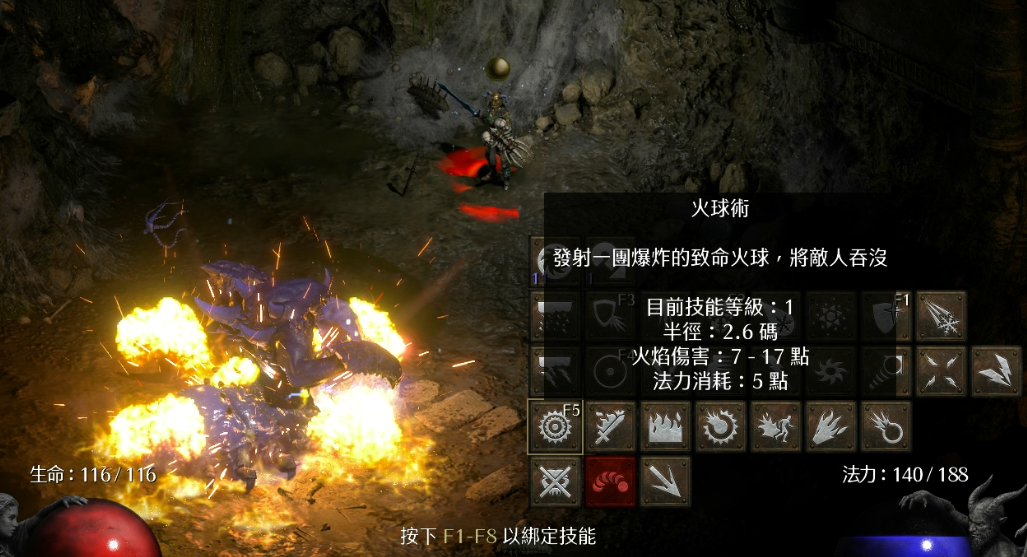Choose the shield skill bound to F1
The height and width of the screenshot is (557, 1027).
tap(886, 316)
